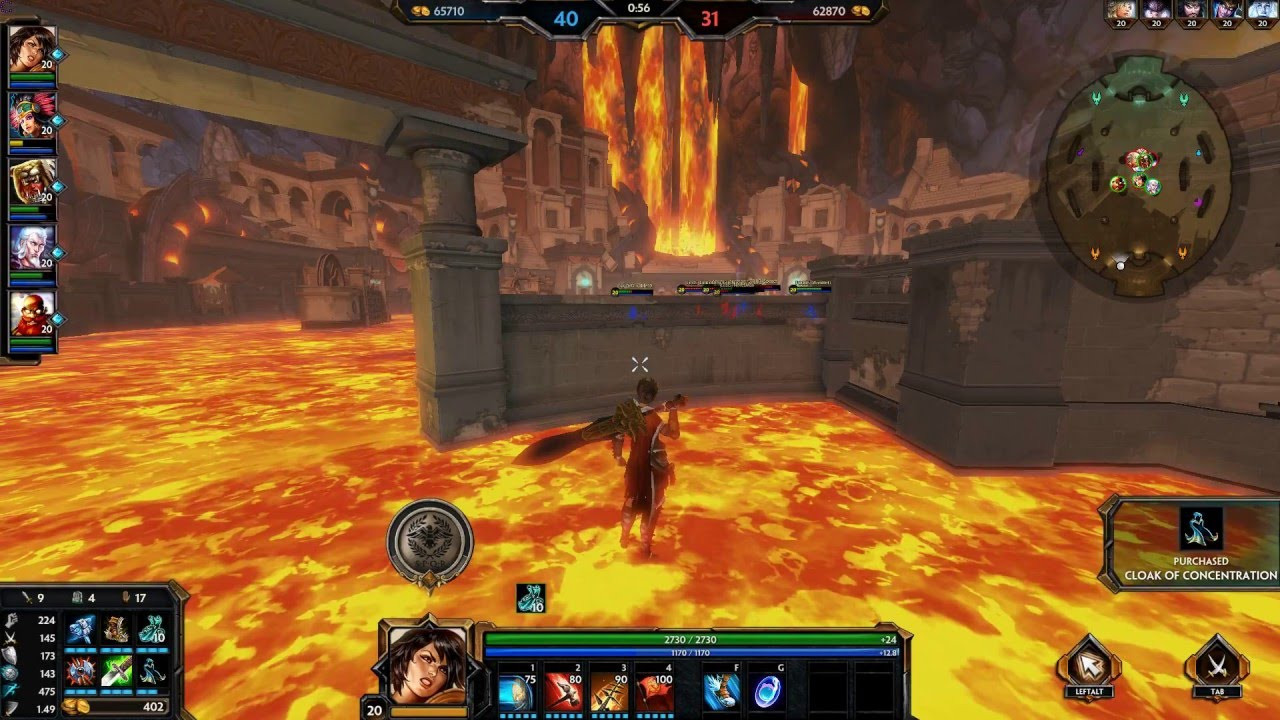Select the top teammate portrait in the ally list
Image resolution: width=1280 pixels, height=720 pixels.
tap(31, 50)
